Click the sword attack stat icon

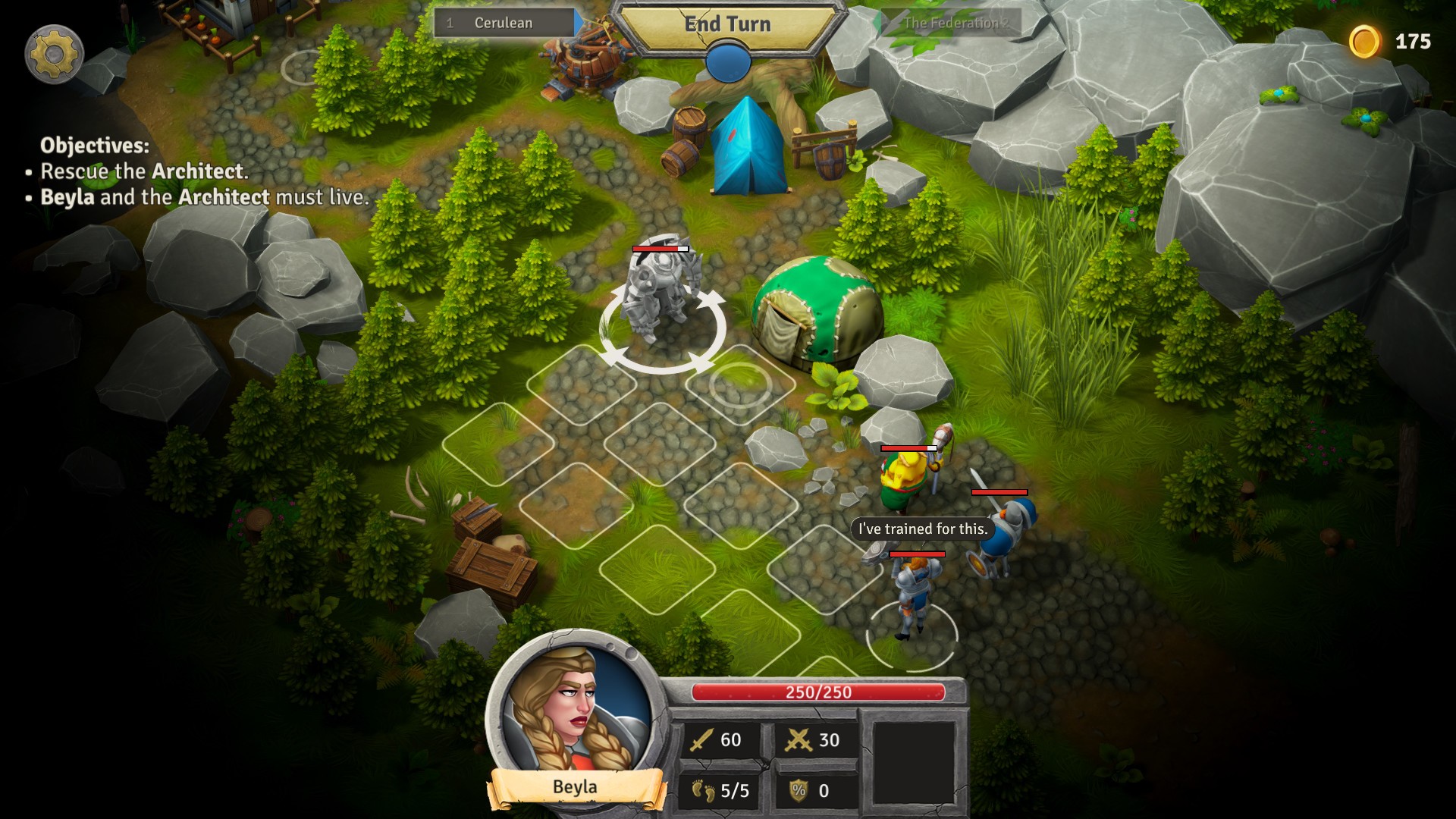[704, 740]
